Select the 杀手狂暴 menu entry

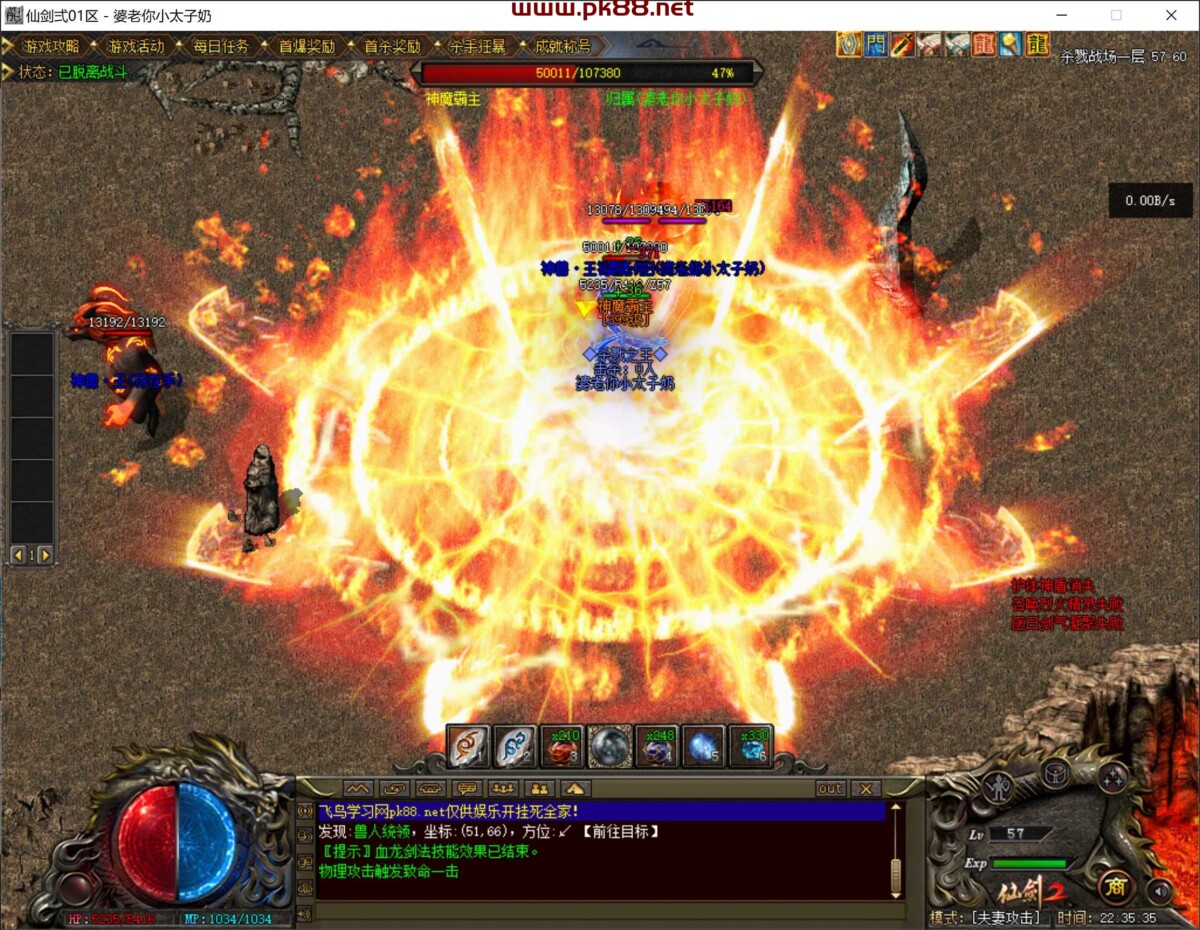coord(476,46)
